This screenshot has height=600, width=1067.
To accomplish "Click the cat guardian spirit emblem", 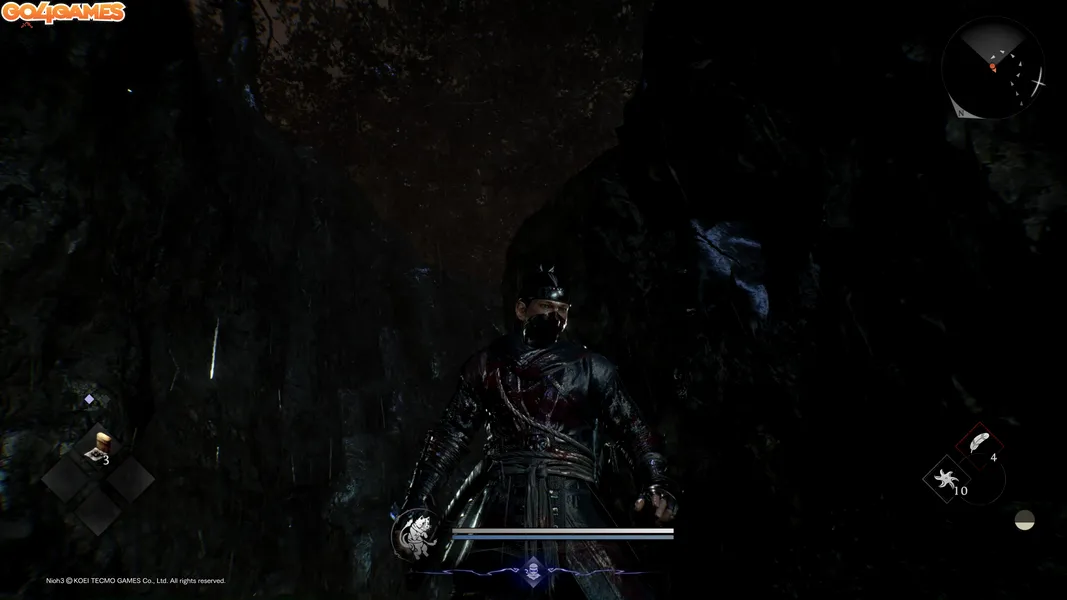I will [414, 533].
